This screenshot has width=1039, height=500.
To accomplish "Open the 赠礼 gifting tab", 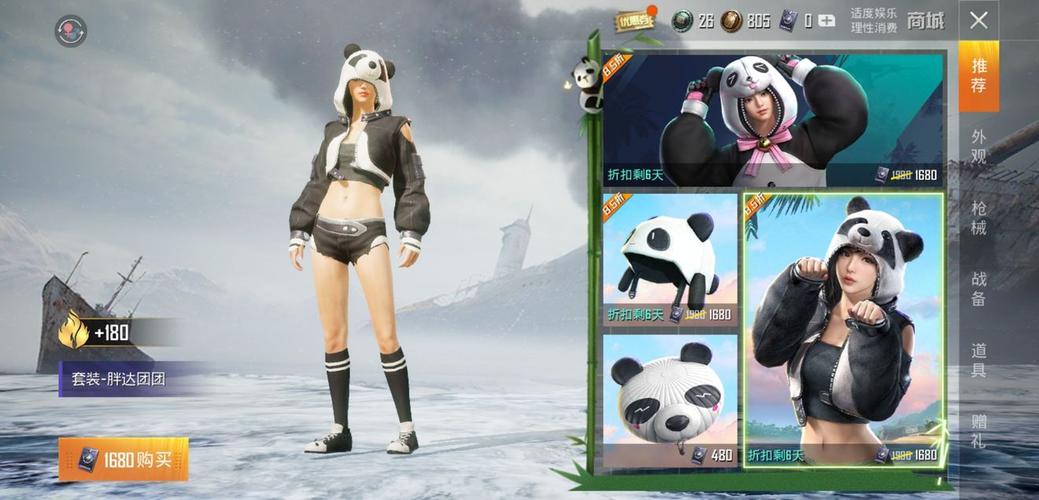I will pos(978,430).
